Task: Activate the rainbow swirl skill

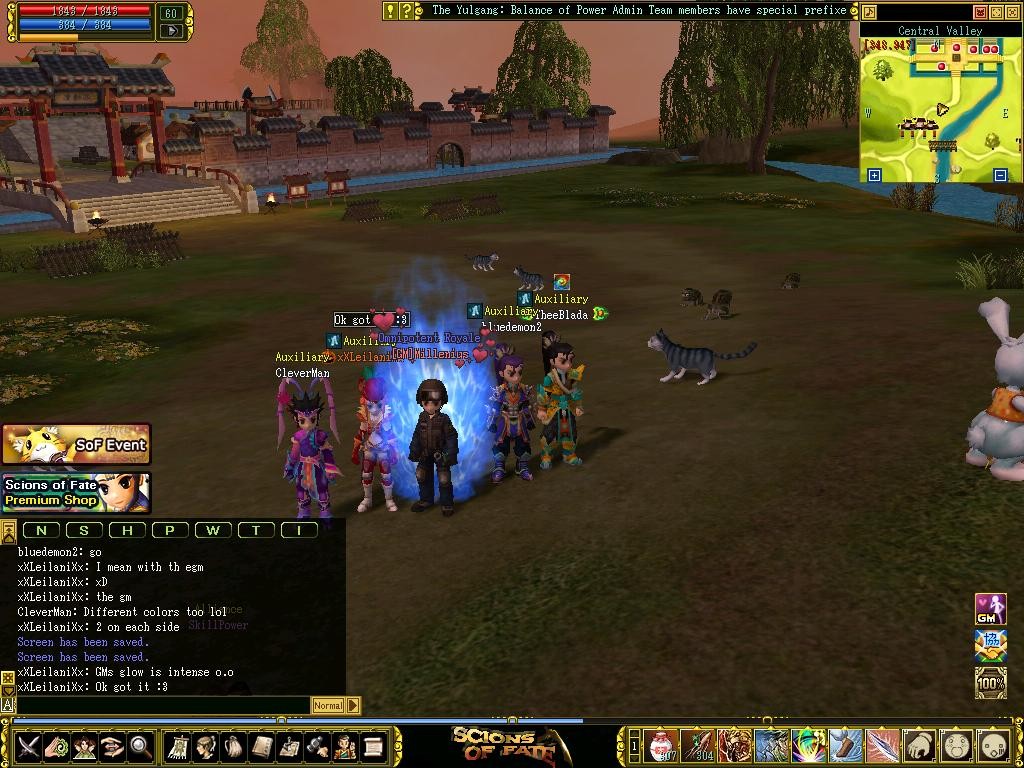Action: 808,745
